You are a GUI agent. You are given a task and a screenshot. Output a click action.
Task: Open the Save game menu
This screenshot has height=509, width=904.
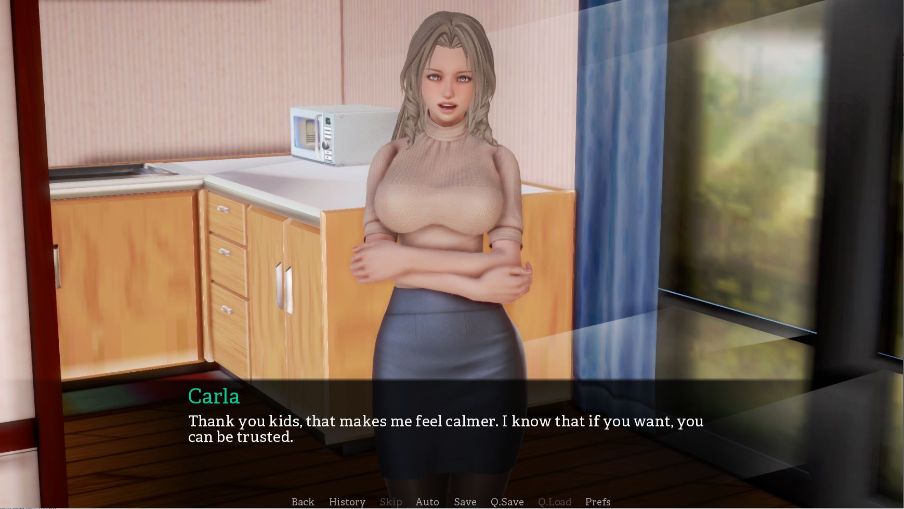tap(465, 502)
